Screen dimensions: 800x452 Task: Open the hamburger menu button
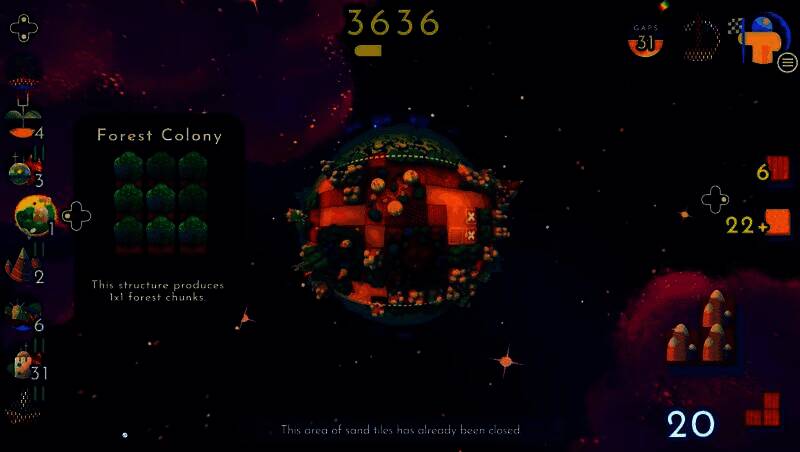[787, 63]
